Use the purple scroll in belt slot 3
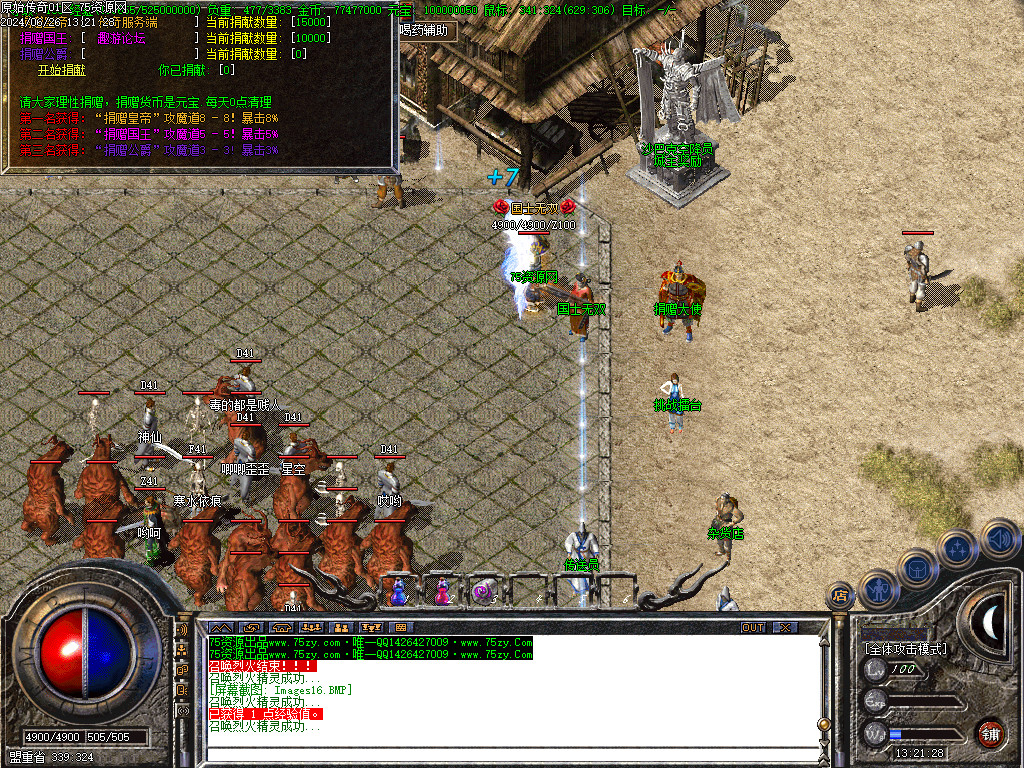The width and height of the screenshot is (1024, 768). click(x=485, y=591)
